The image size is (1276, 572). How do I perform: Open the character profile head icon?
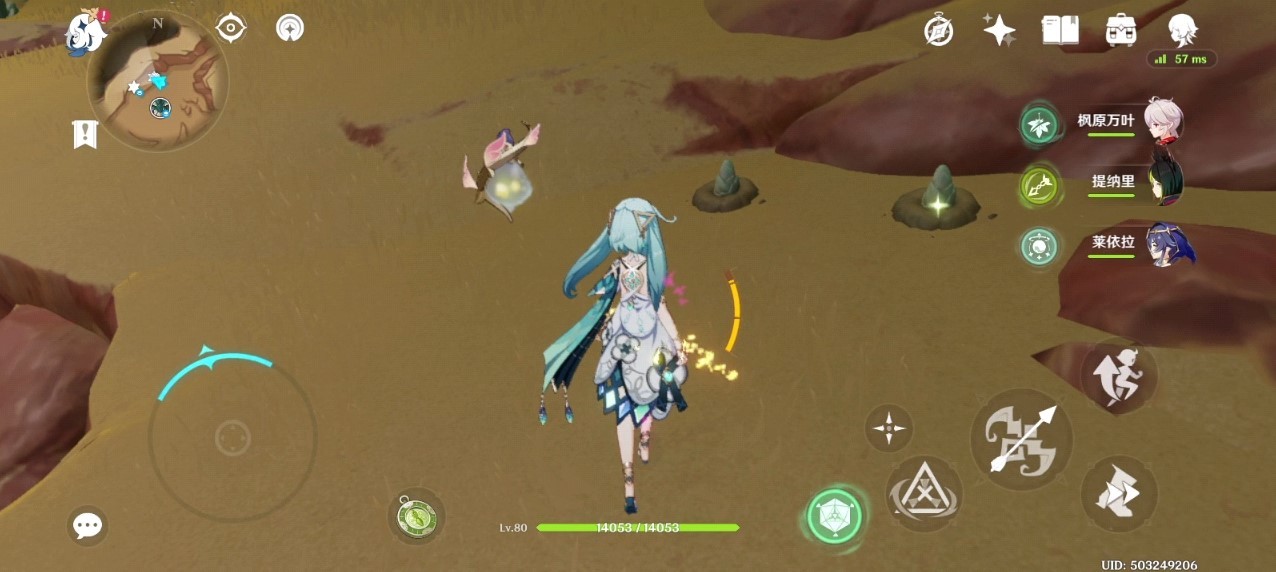1182,30
